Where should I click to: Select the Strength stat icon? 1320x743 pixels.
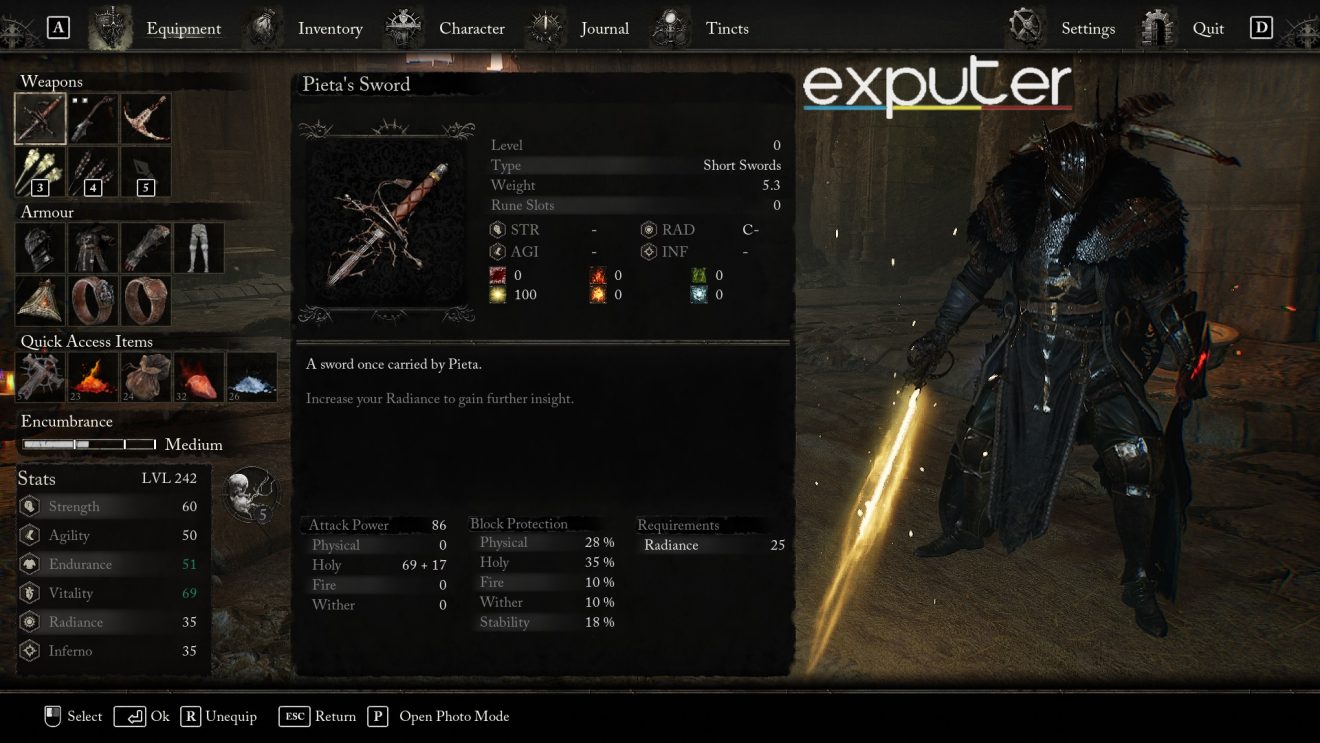click(31, 506)
